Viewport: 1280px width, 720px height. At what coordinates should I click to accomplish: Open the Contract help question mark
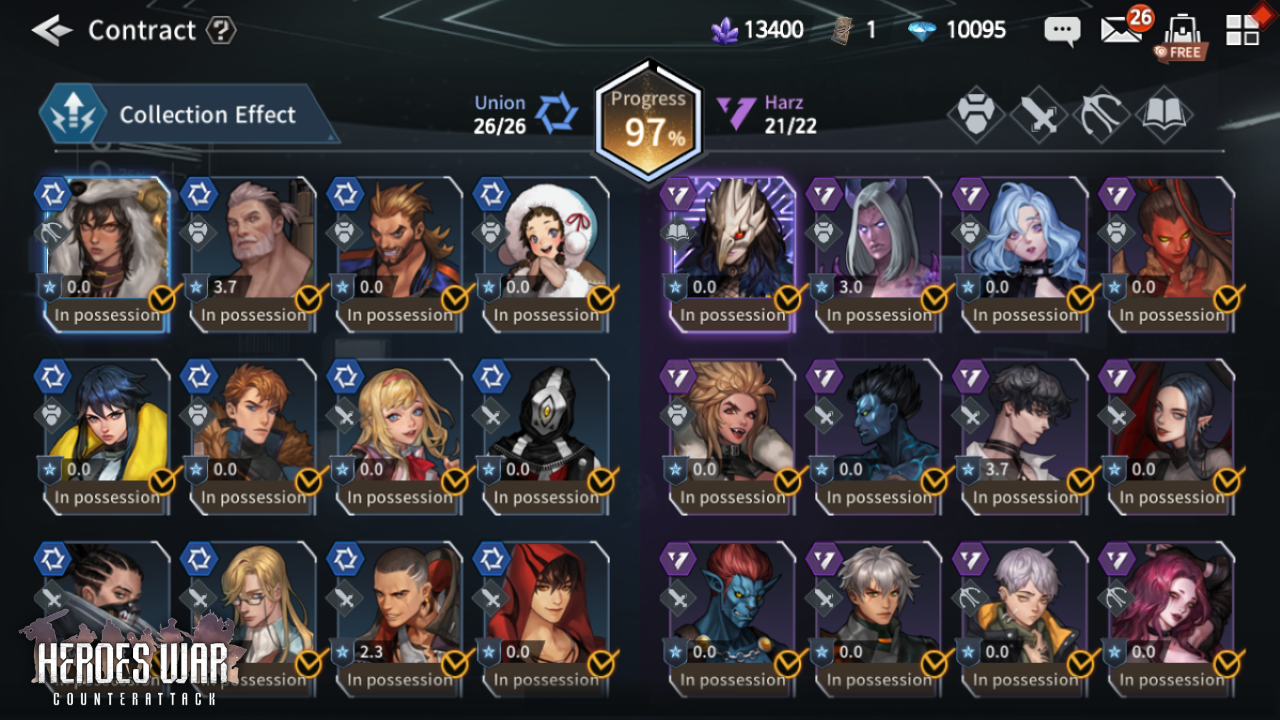[x=221, y=30]
